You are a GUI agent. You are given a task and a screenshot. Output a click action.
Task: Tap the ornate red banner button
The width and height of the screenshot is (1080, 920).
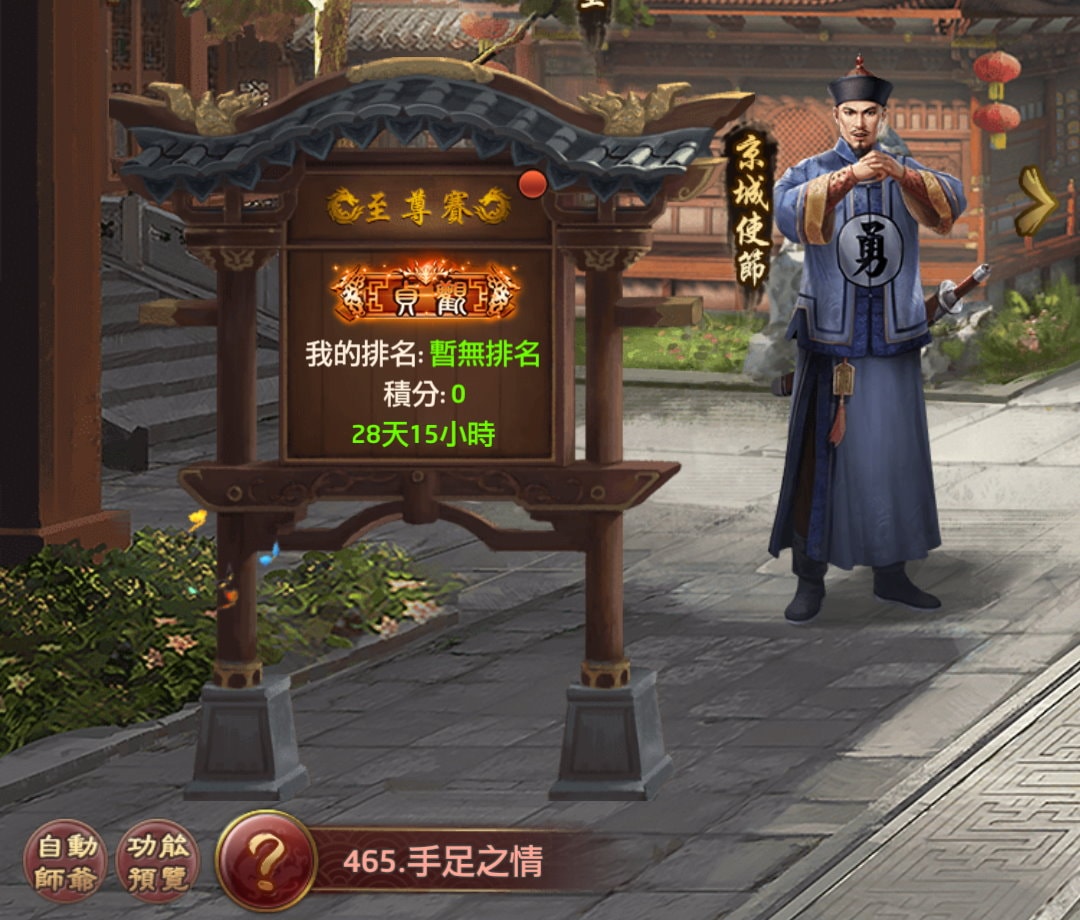[425, 292]
